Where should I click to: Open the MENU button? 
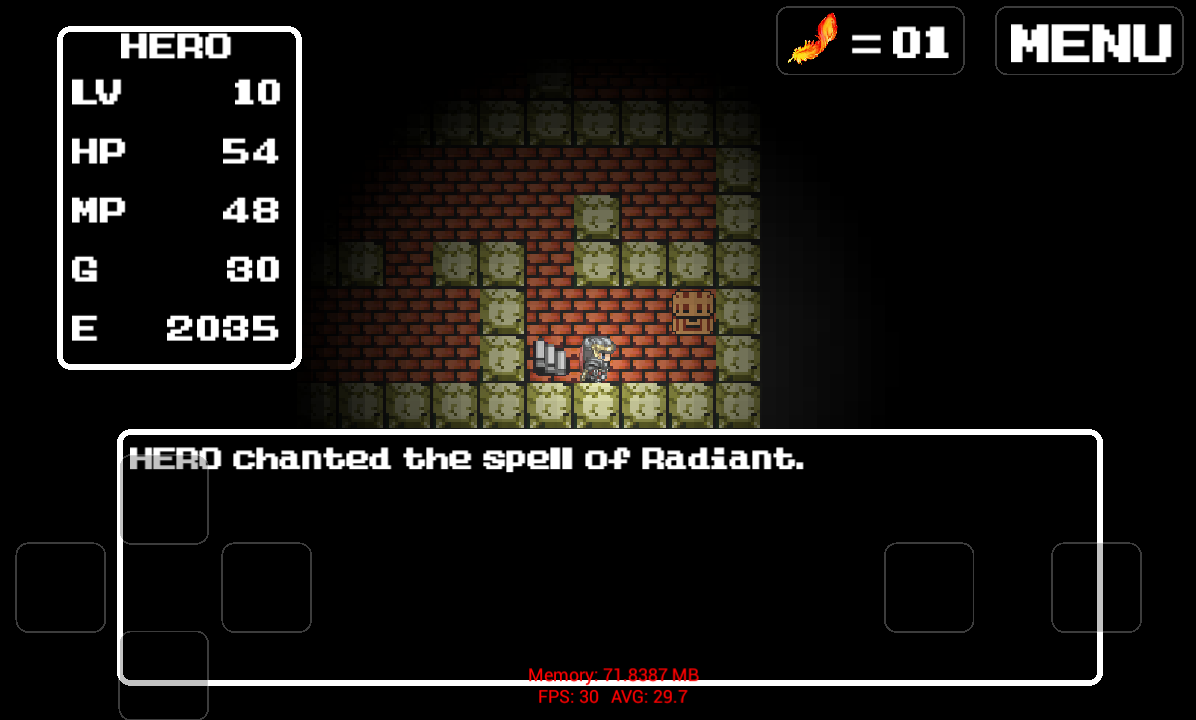[1089, 41]
